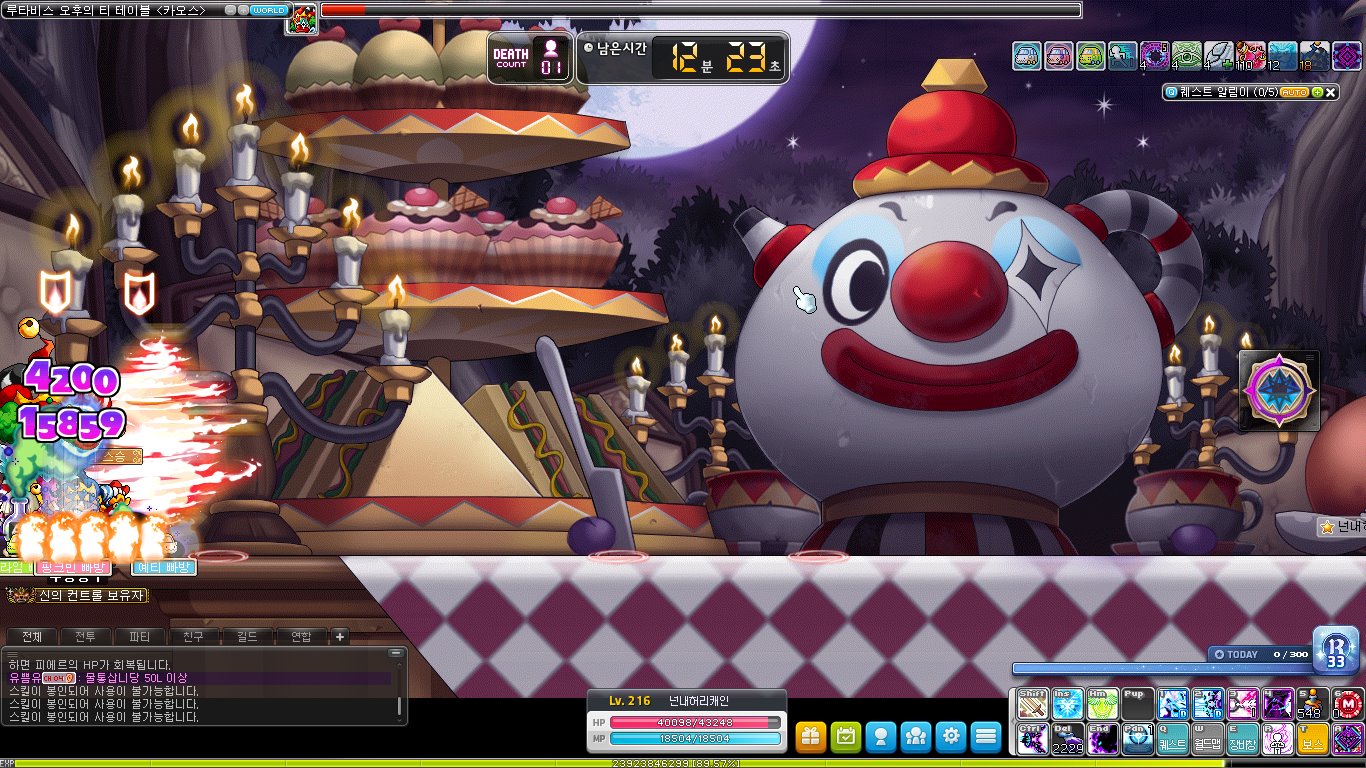Image resolution: width=1366 pixels, height=768 pixels.
Task: Switch to the 전체 (All) chat tab
Action: point(32,636)
